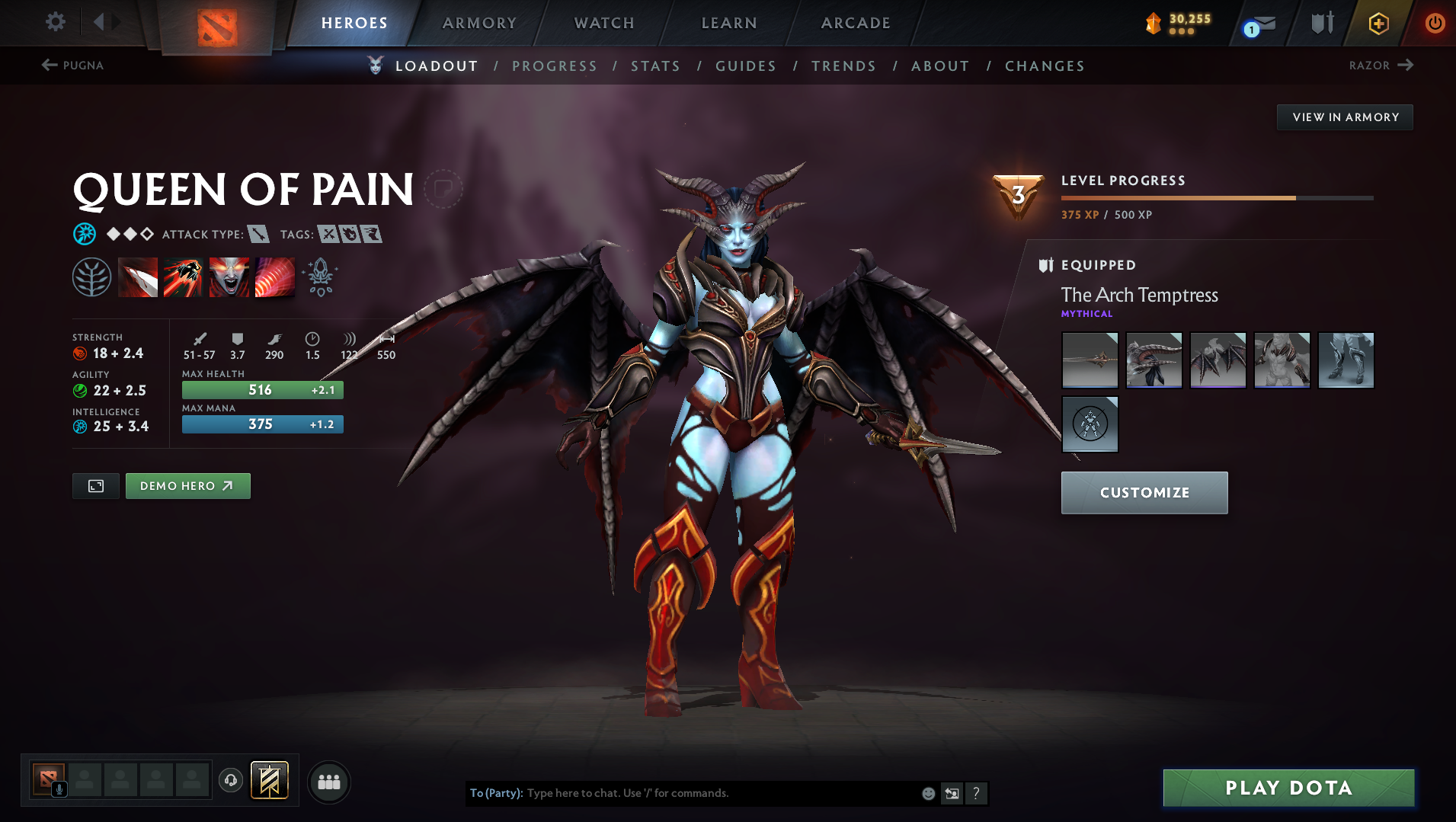Navigate forward to Razor's page
1456x822 pixels.
point(1381,66)
